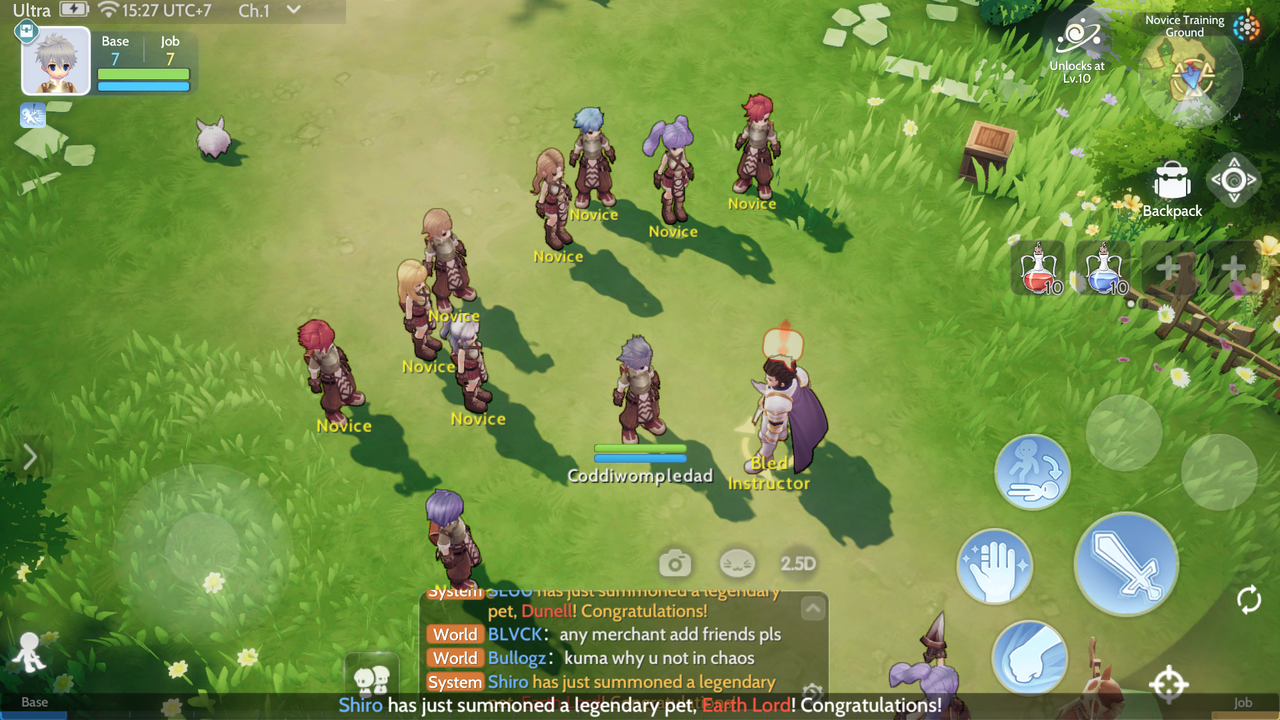
Task: Open the player character portrait
Action: [x=56, y=62]
